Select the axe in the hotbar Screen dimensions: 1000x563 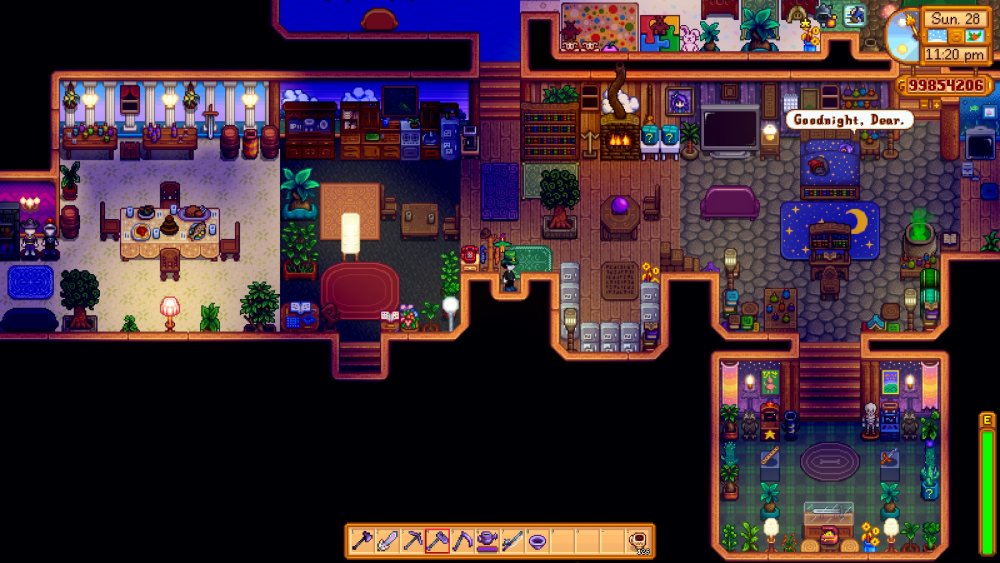coord(361,541)
